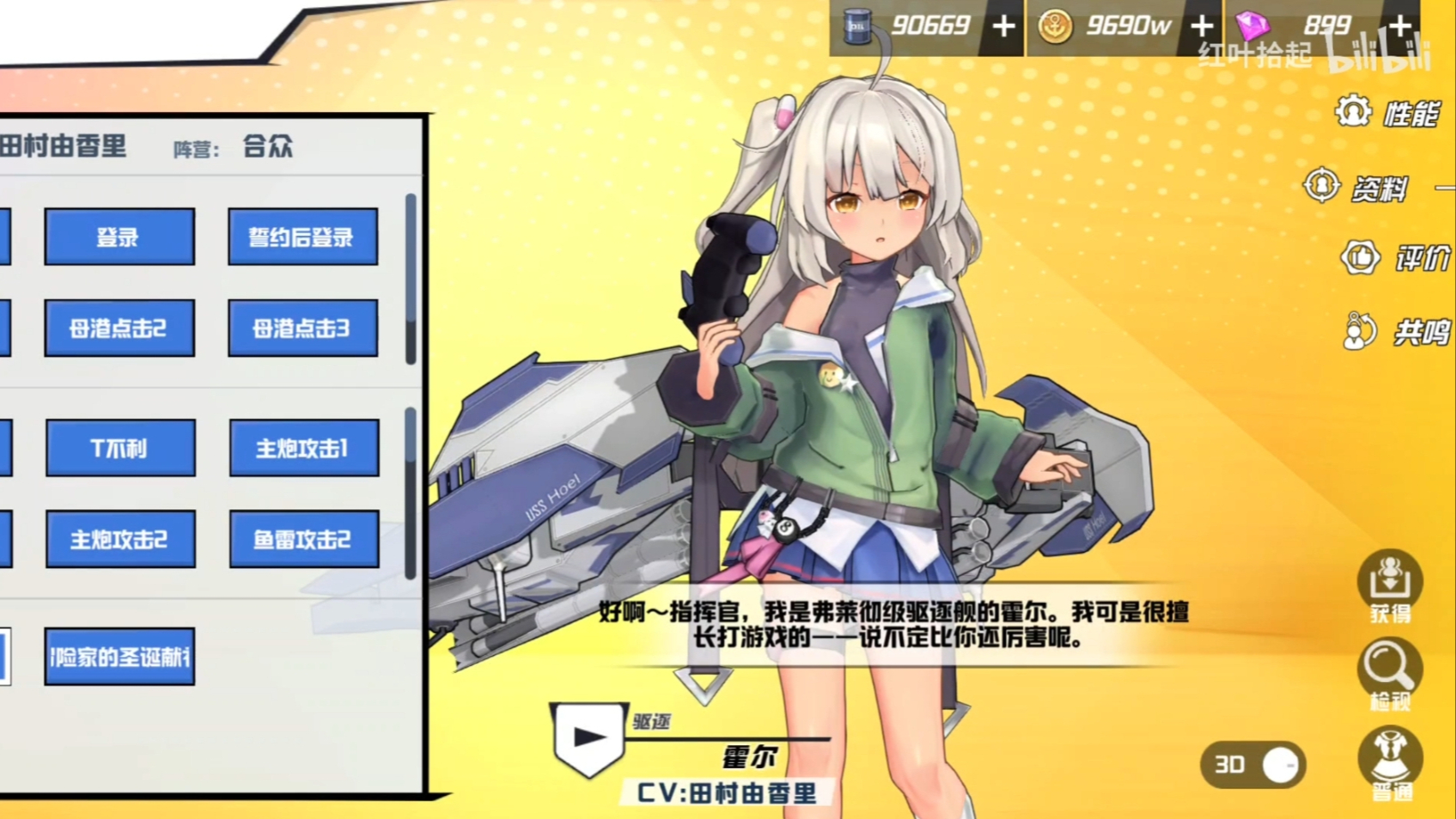Viewport: 1456px width, 819px height.
Task: Select the 母港点击3 voice button
Action: 303,328
